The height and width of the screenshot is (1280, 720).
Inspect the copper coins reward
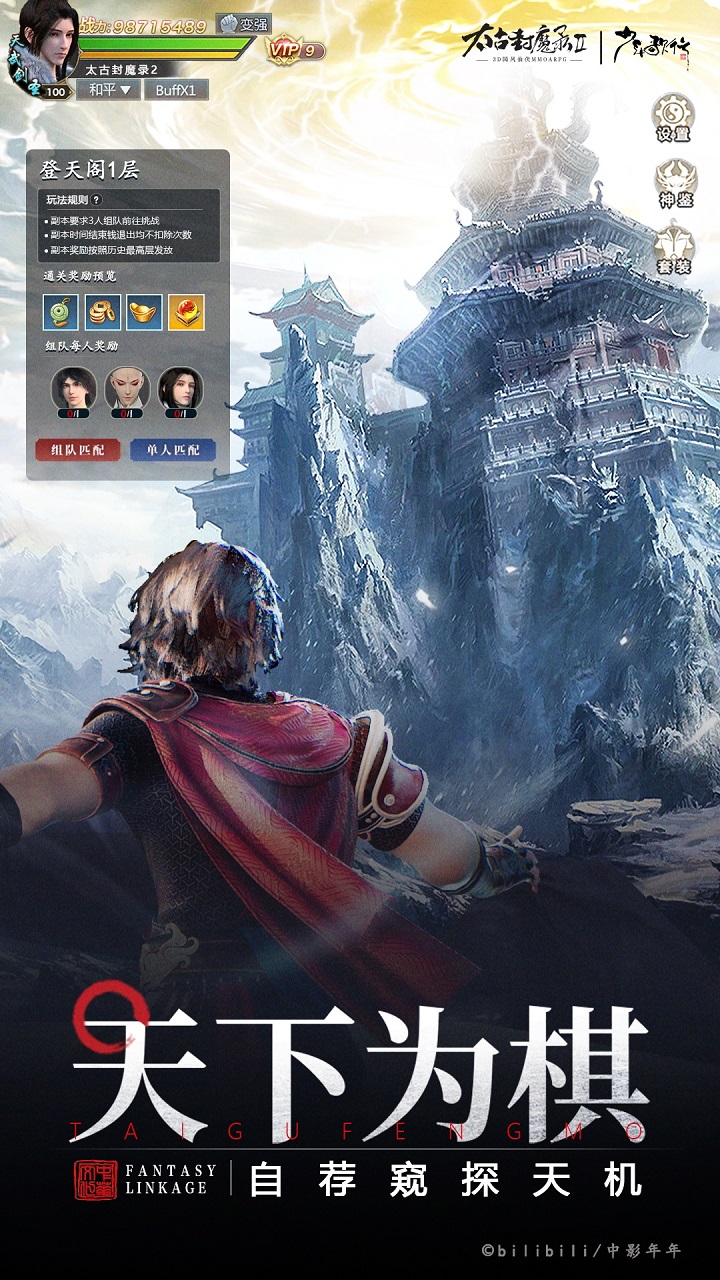pyautogui.click(x=102, y=312)
